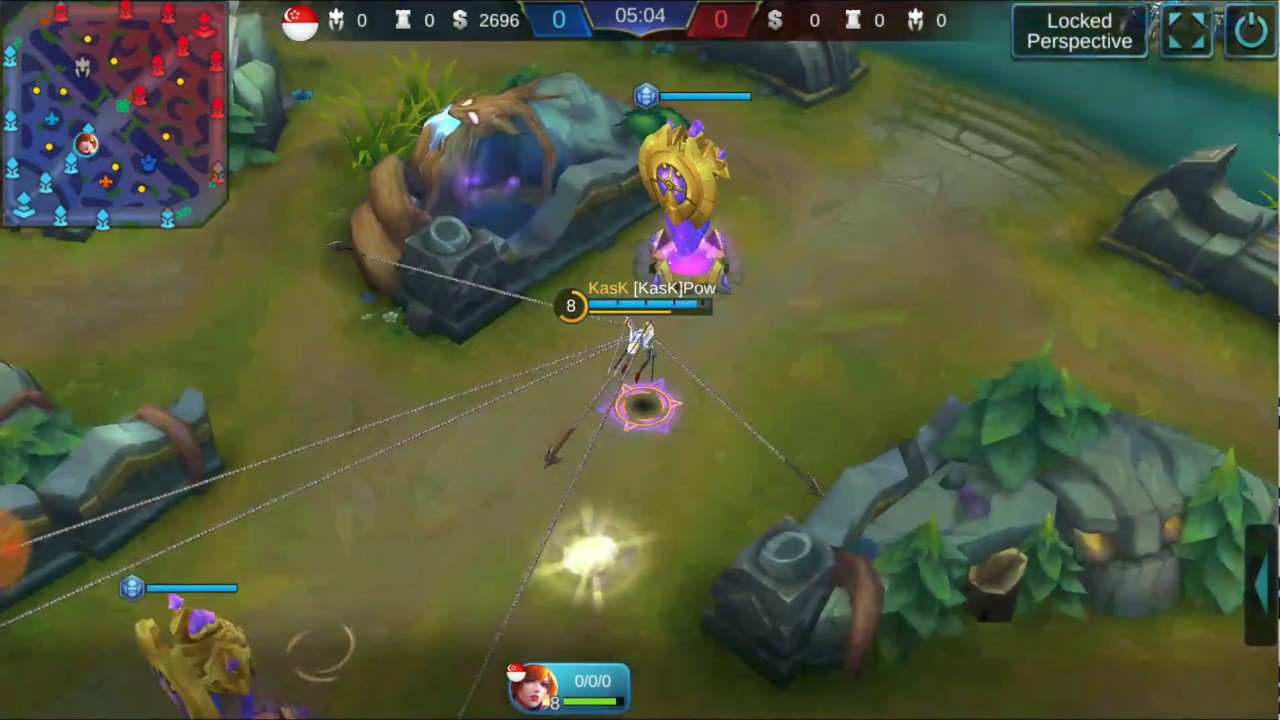Click your hero portrait on the minimap
1280x720 pixels.
(x=86, y=143)
